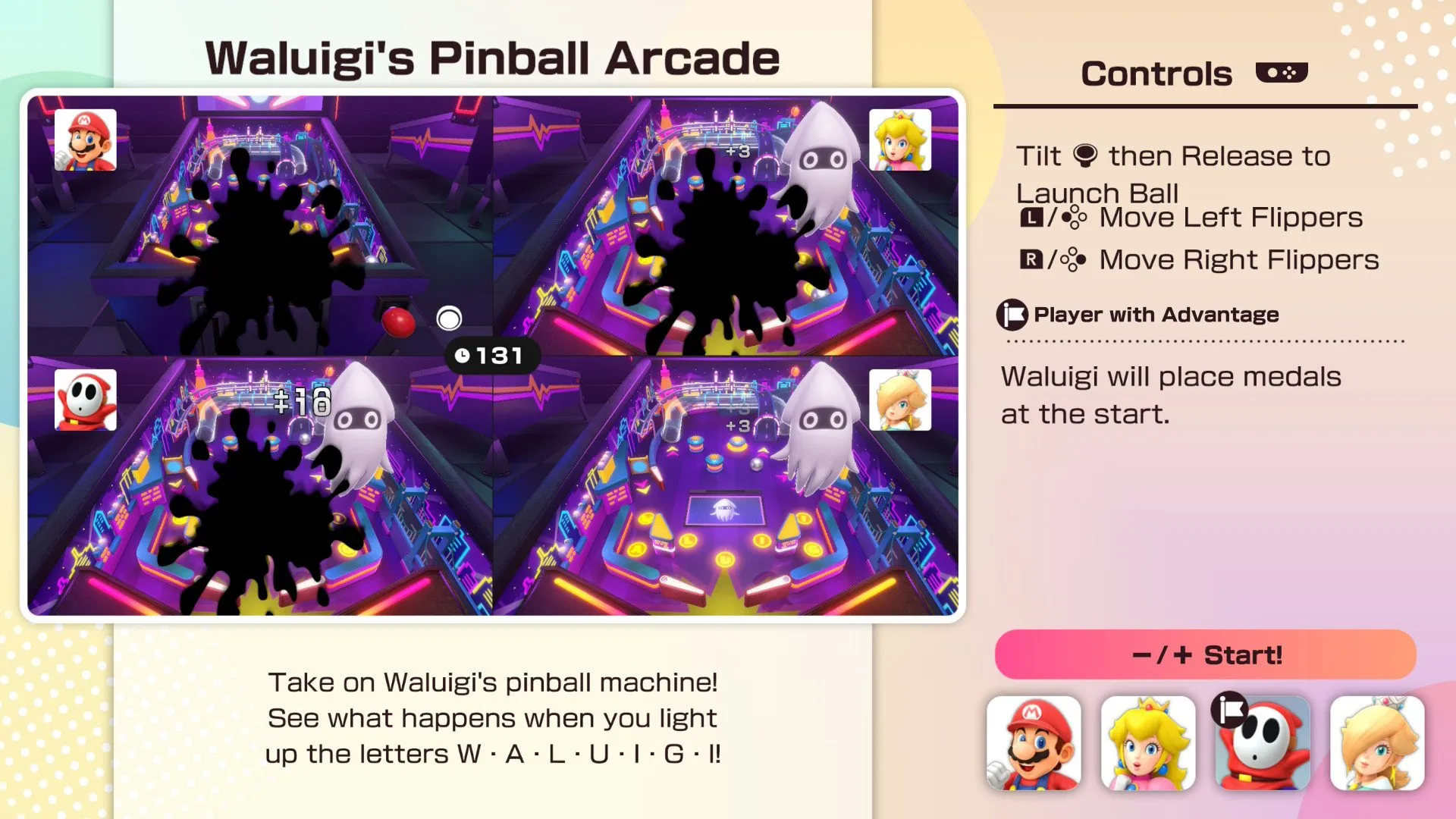Select Peach's portrait in the top-right quadrant
This screenshot has width=1456, height=819.
coord(900,141)
